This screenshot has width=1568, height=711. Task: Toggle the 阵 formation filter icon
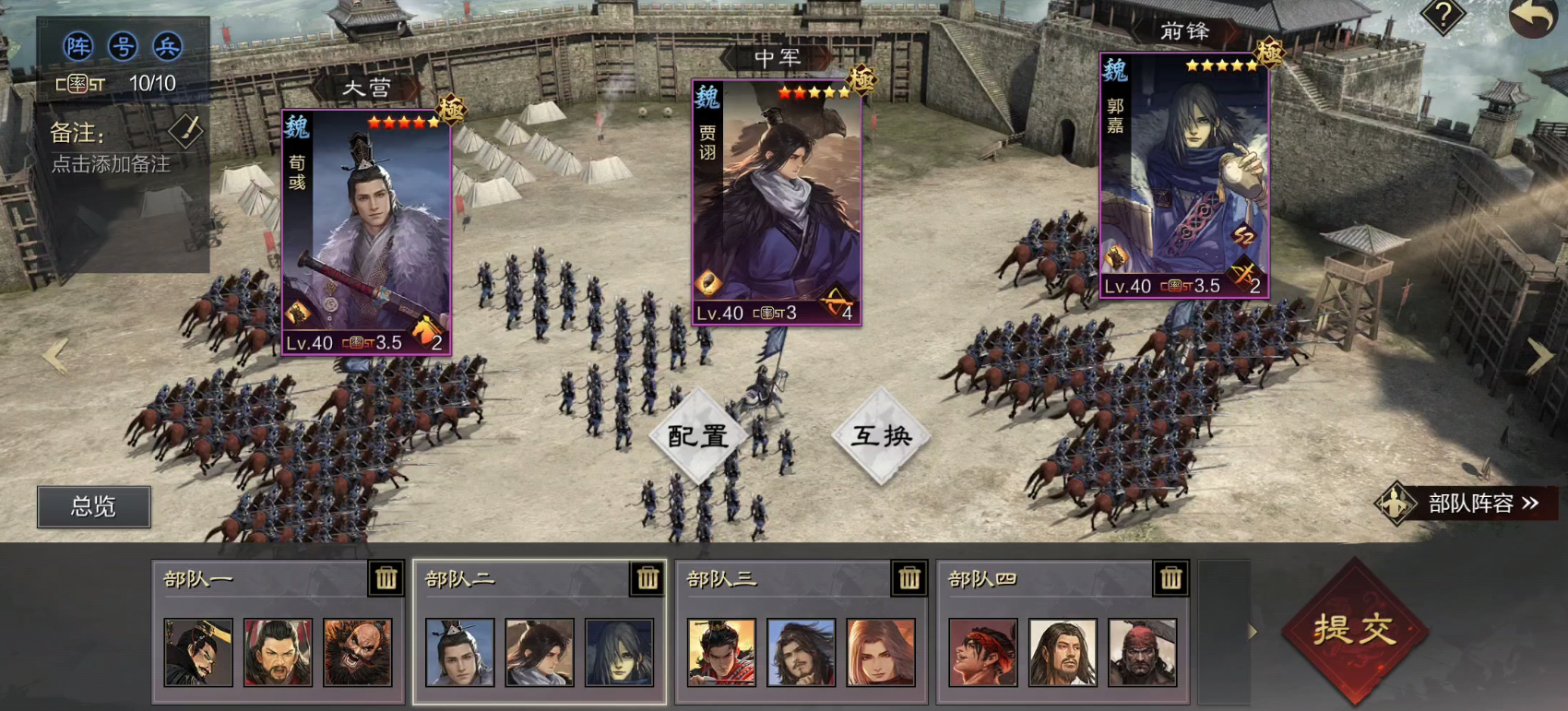78,46
